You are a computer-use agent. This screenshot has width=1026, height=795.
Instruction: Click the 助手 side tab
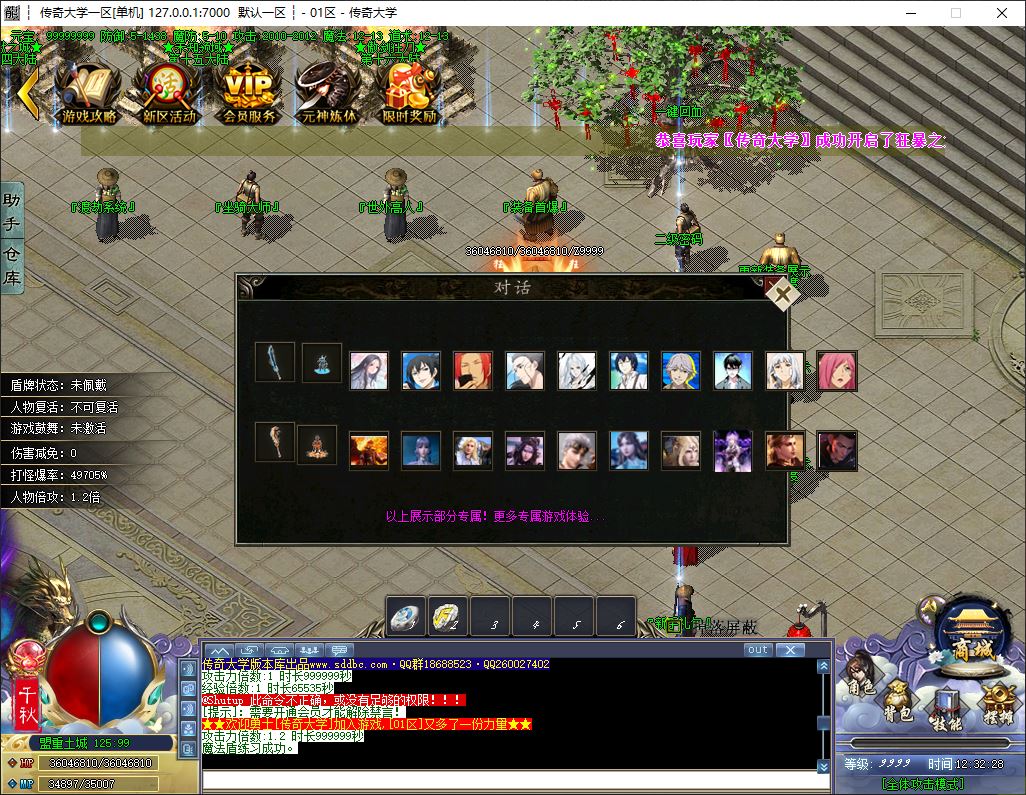coord(12,210)
